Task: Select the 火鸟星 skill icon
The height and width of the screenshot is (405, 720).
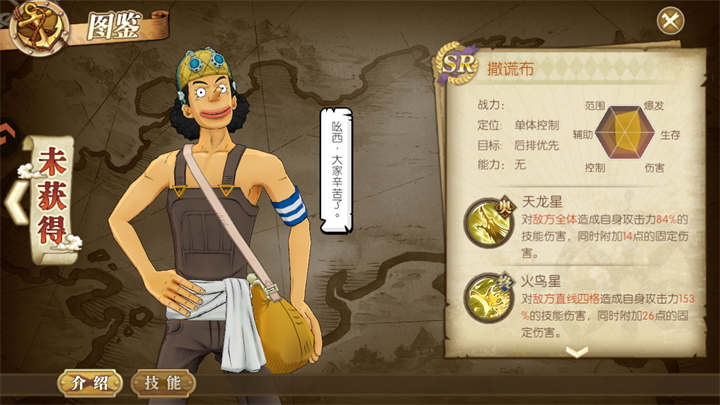Action: (486, 297)
